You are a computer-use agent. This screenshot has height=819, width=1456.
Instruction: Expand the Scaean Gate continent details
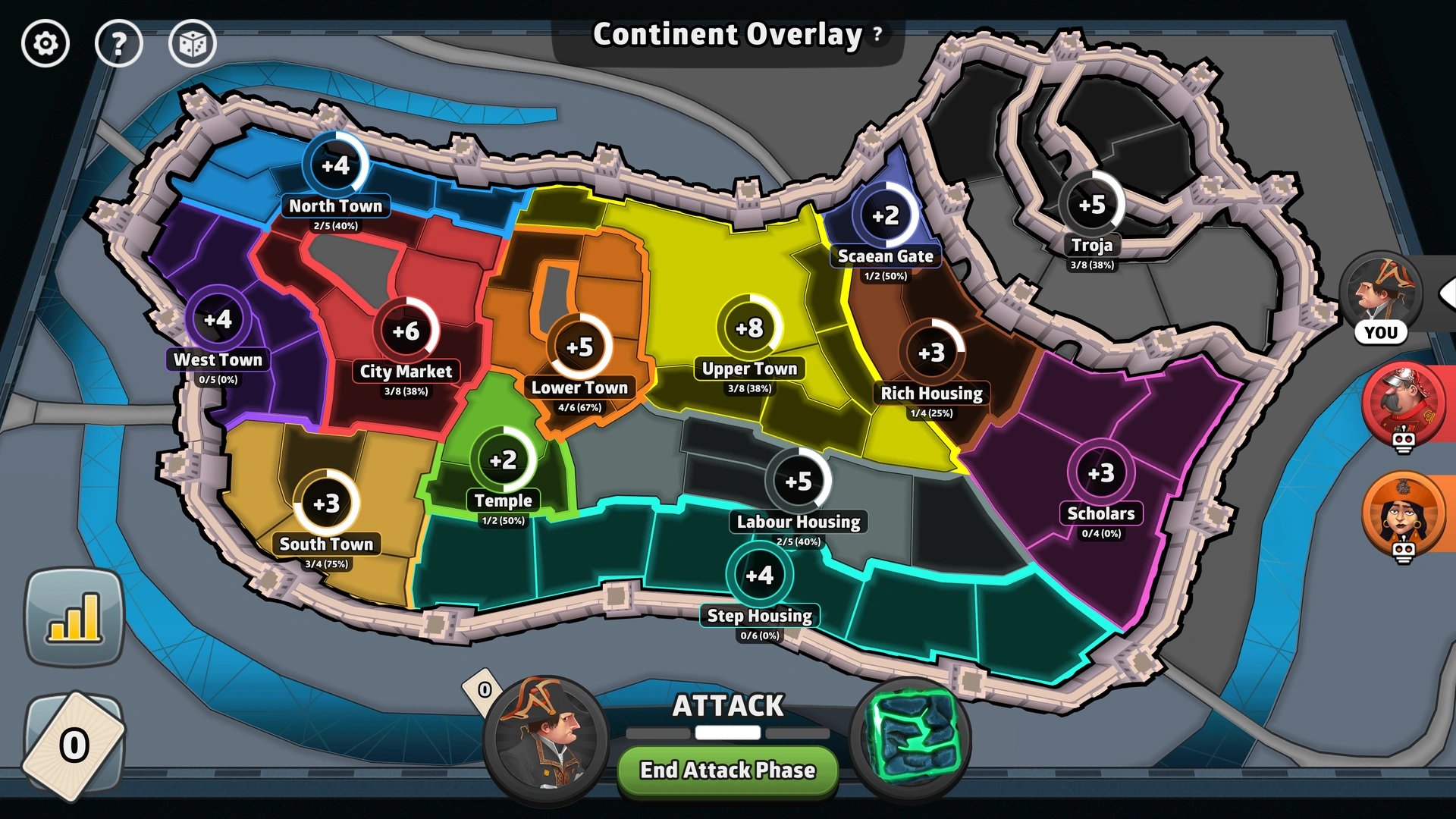885,215
